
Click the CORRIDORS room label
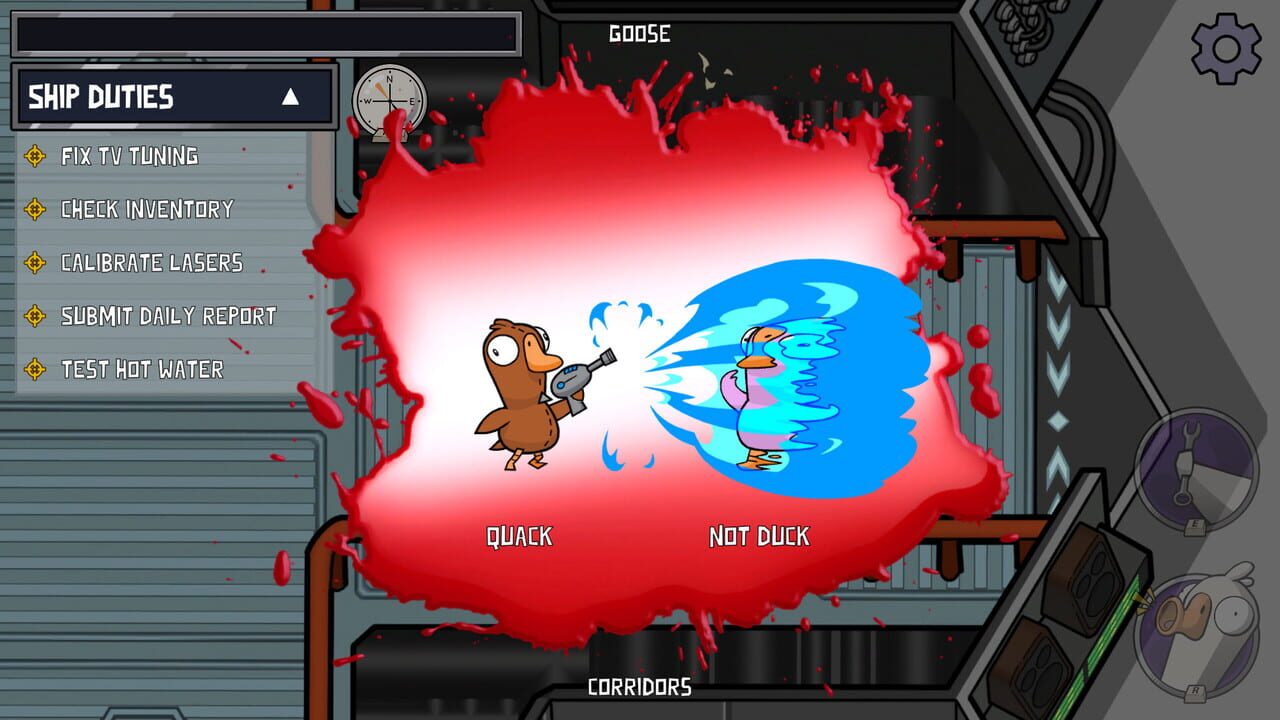[x=640, y=688]
